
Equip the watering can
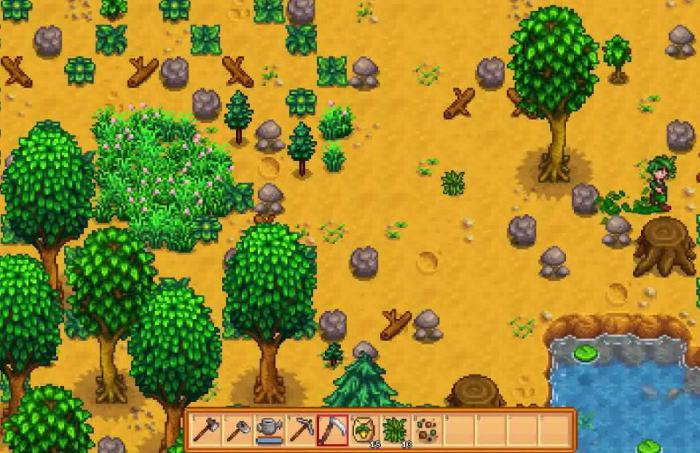[x=269, y=429]
